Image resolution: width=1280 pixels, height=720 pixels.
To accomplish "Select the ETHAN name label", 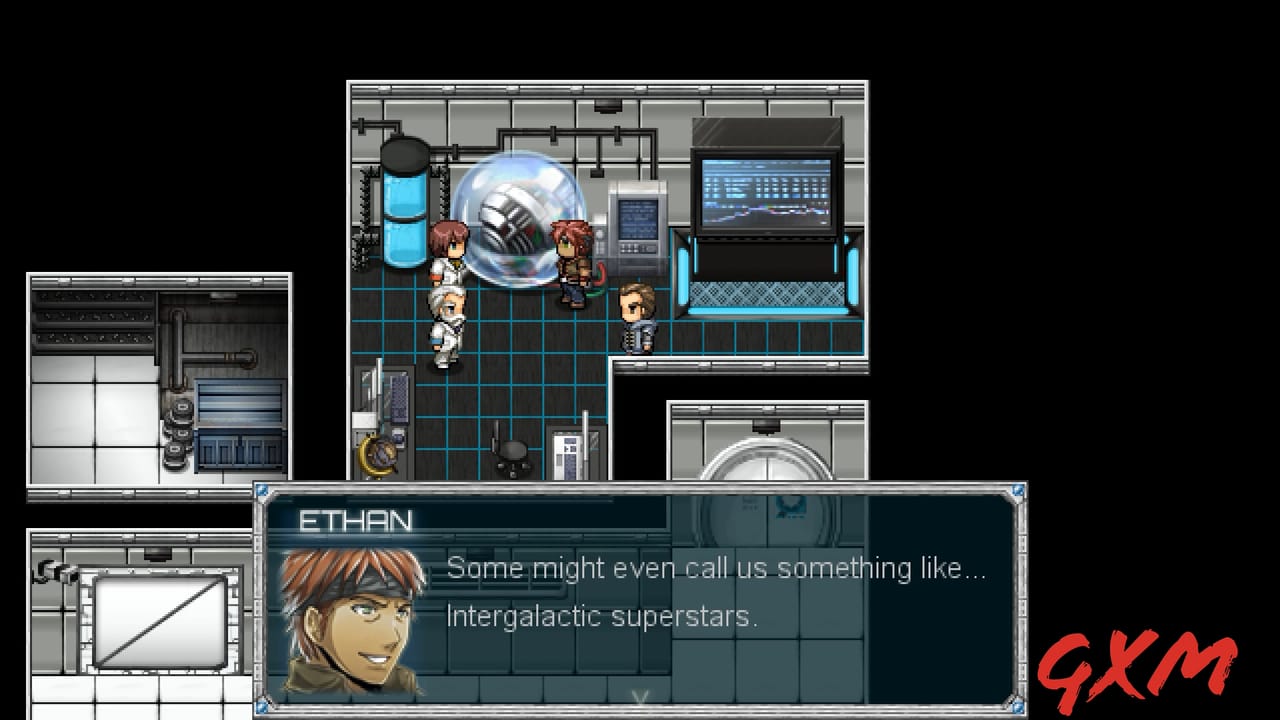I will click(355, 522).
